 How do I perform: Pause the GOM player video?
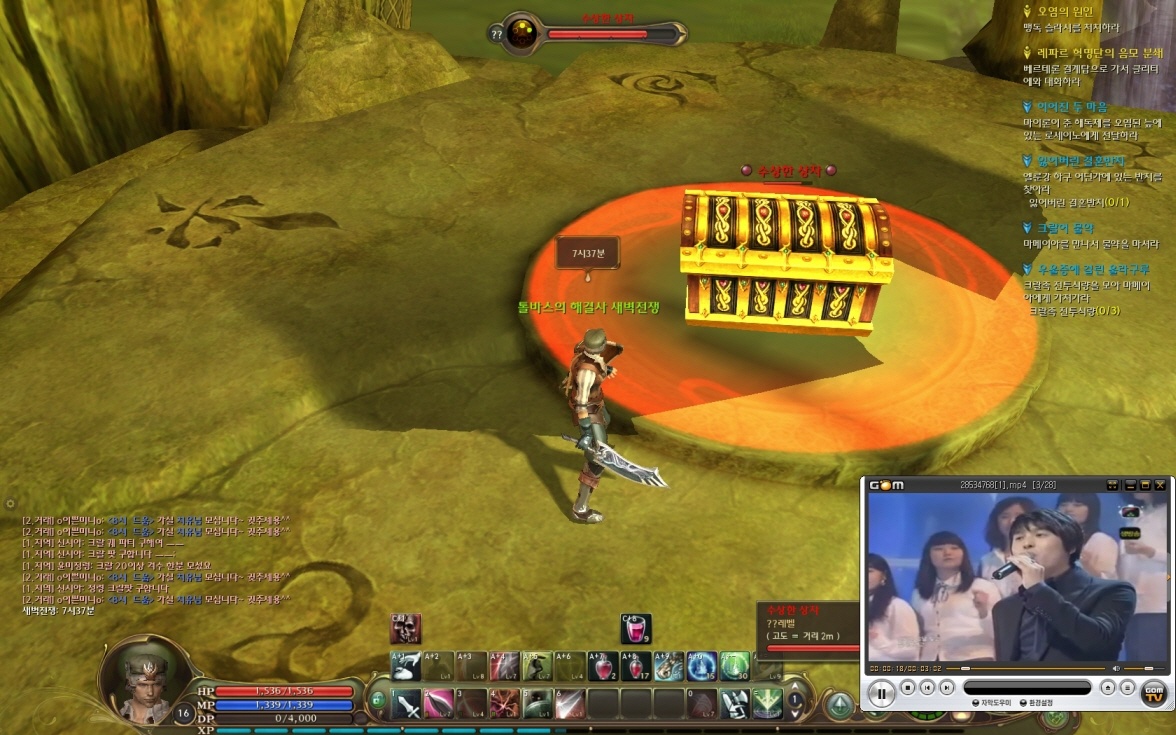click(881, 690)
